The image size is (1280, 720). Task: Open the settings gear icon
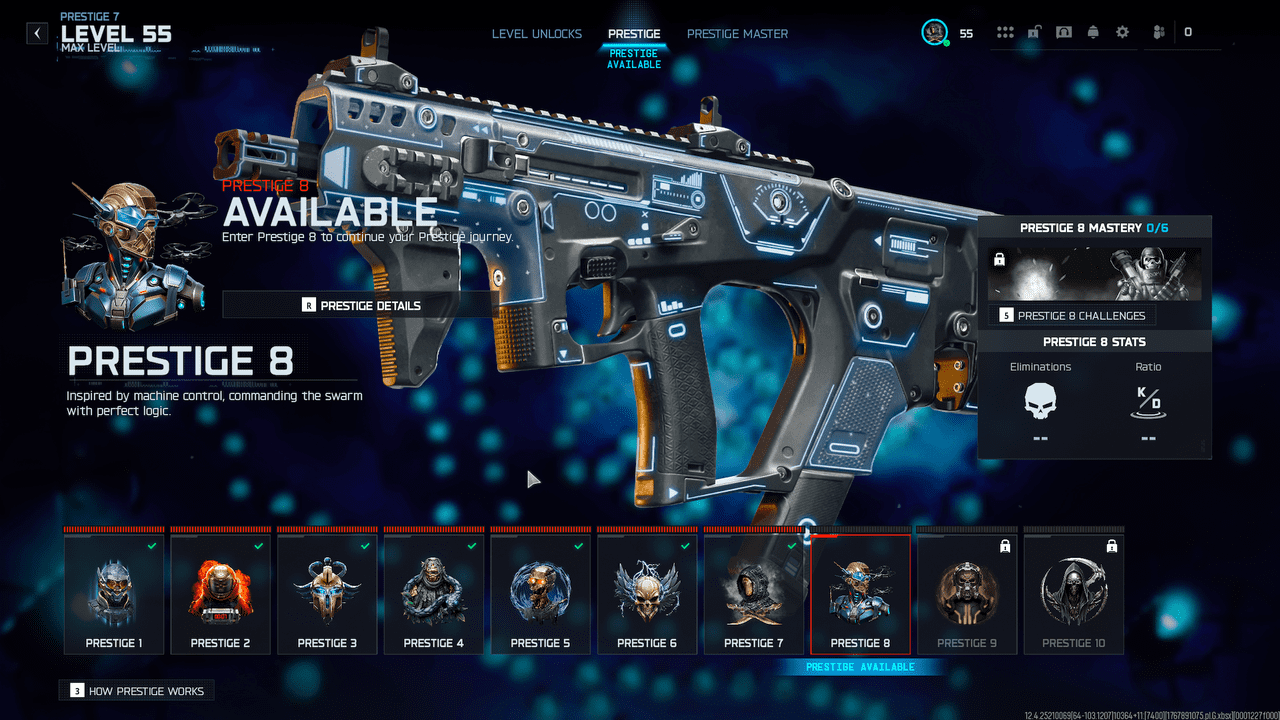(1122, 33)
